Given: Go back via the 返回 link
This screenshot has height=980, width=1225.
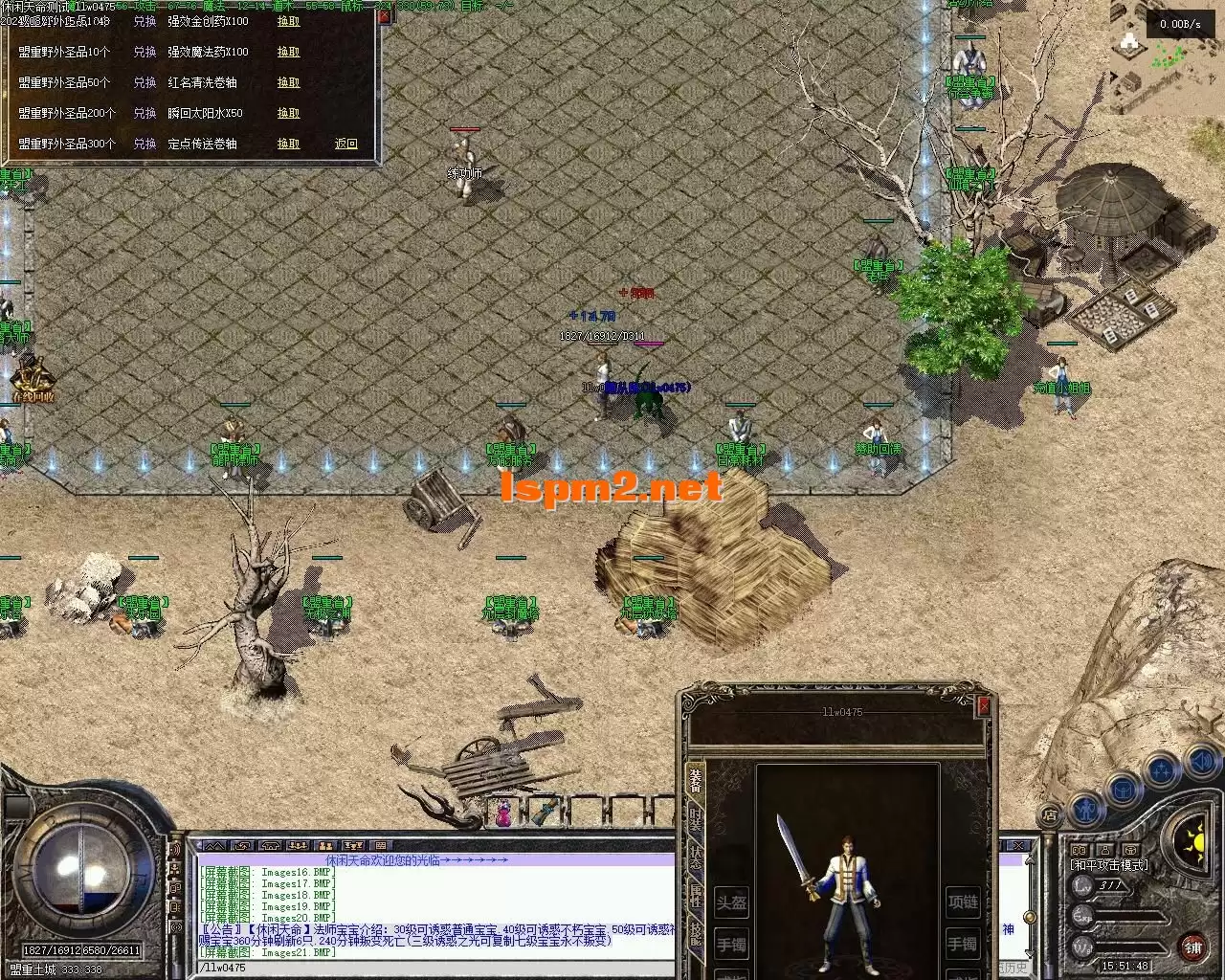Looking at the screenshot, I should 345,144.
